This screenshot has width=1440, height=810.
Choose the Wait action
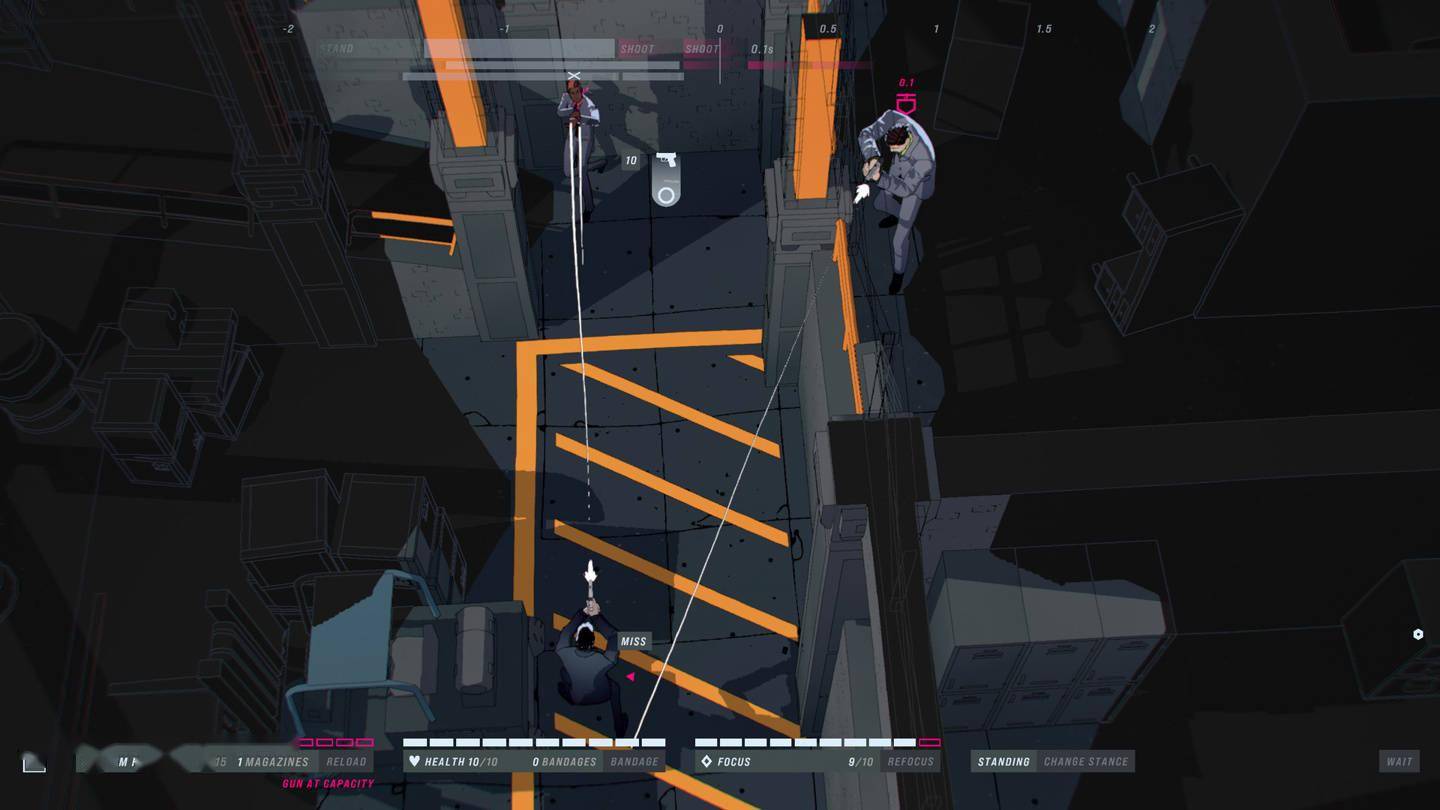1399,762
